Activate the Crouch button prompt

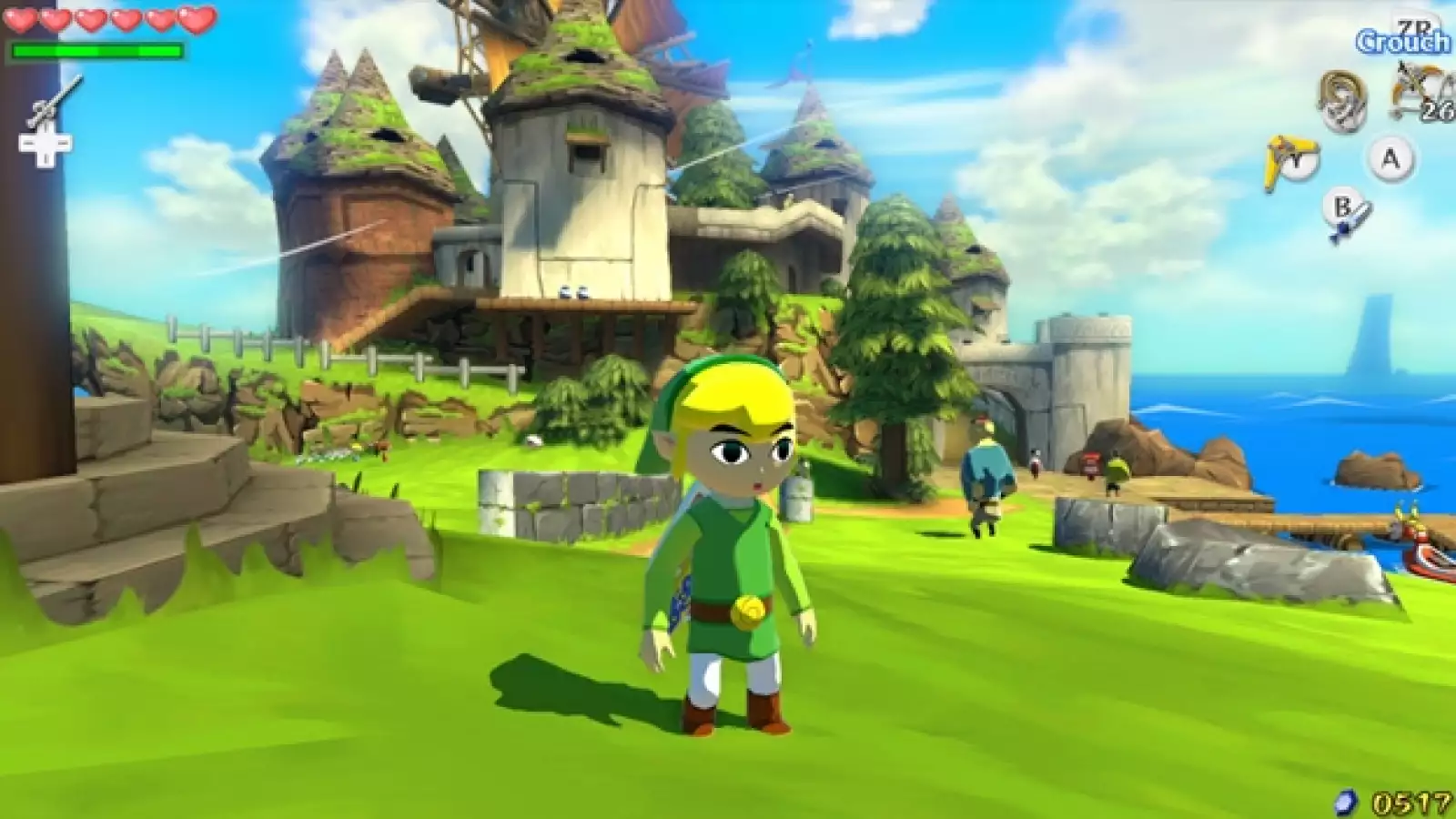(x=1401, y=41)
